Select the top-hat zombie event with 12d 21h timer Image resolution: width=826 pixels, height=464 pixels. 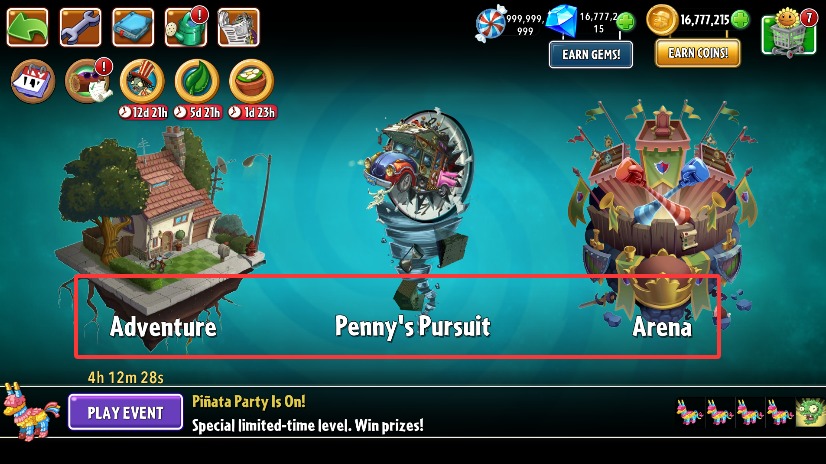click(x=142, y=82)
